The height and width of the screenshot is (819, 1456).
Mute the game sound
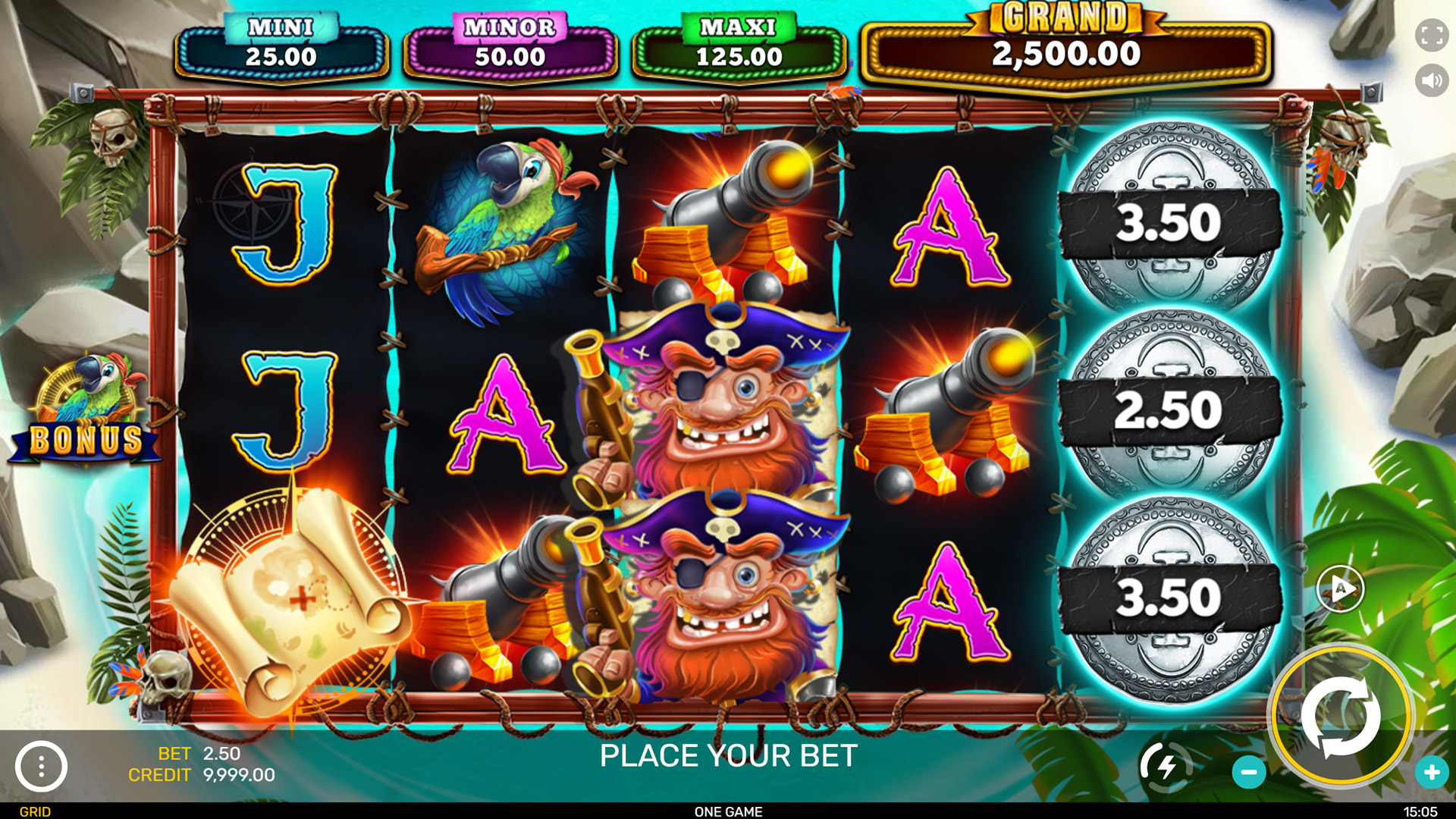pyautogui.click(x=1431, y=80)
